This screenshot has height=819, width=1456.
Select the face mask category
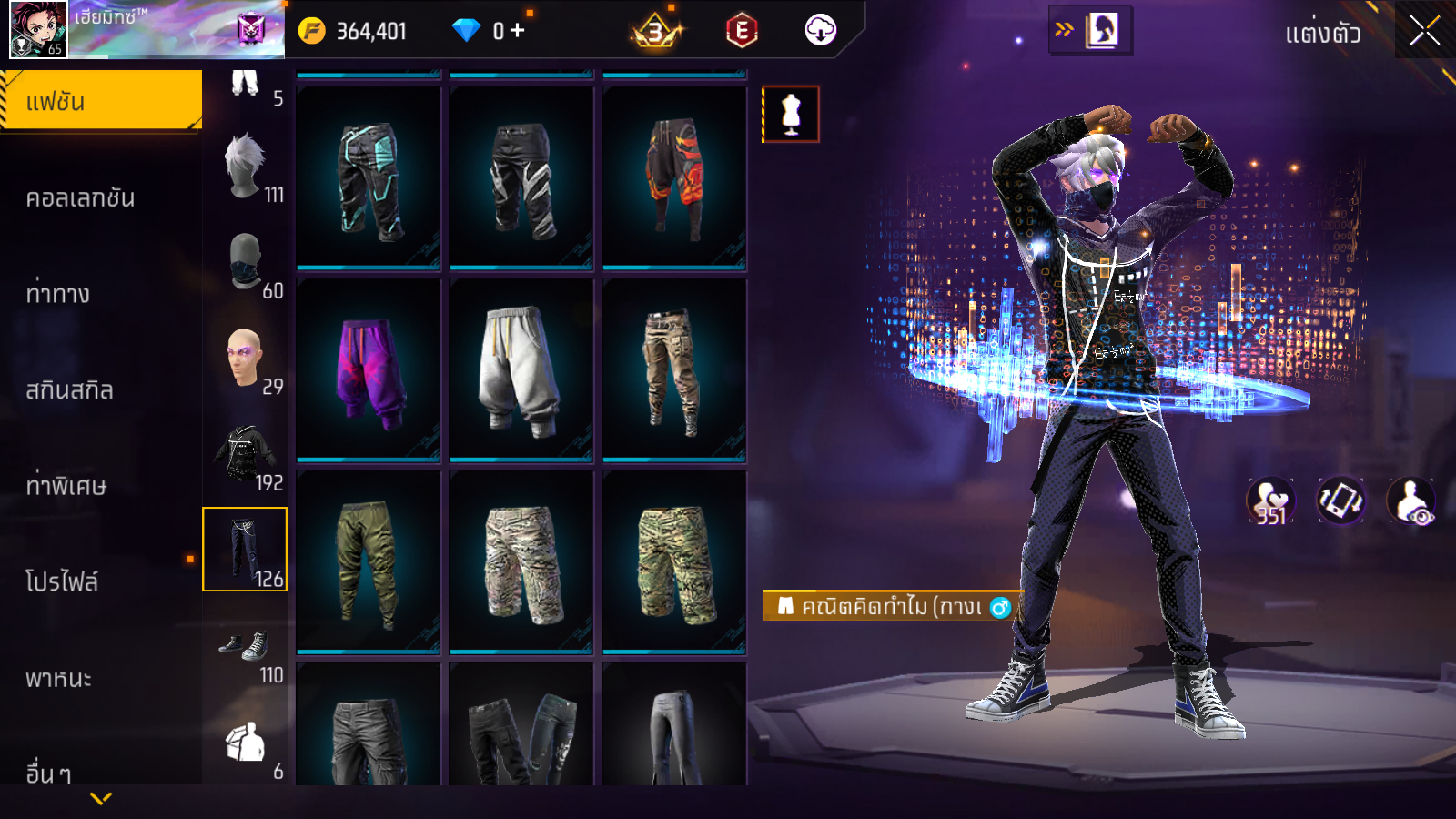(247, 263)
